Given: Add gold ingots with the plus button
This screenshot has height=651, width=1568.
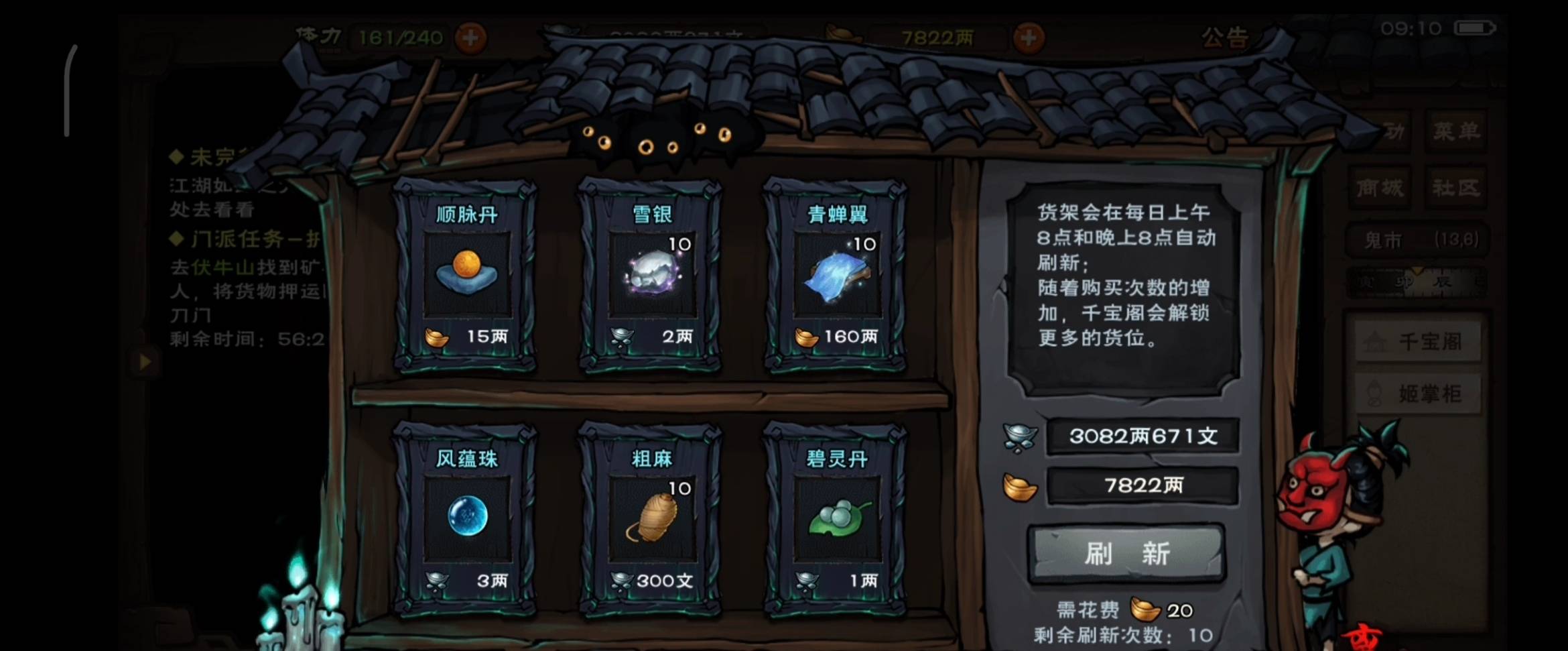Looking at the screenshot, I should click(1029, 38).
